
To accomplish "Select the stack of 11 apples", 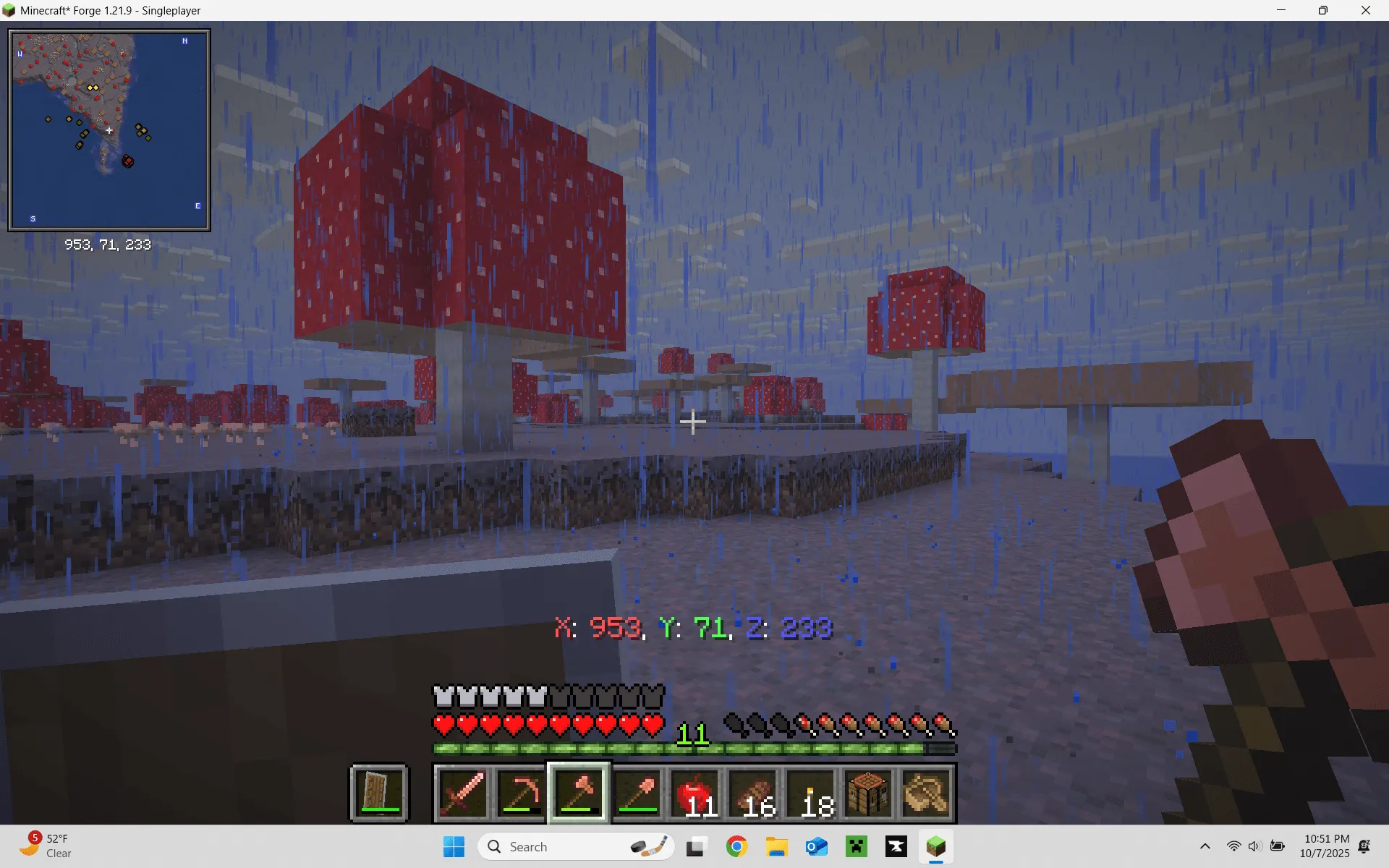I will [x=694, y=793].
